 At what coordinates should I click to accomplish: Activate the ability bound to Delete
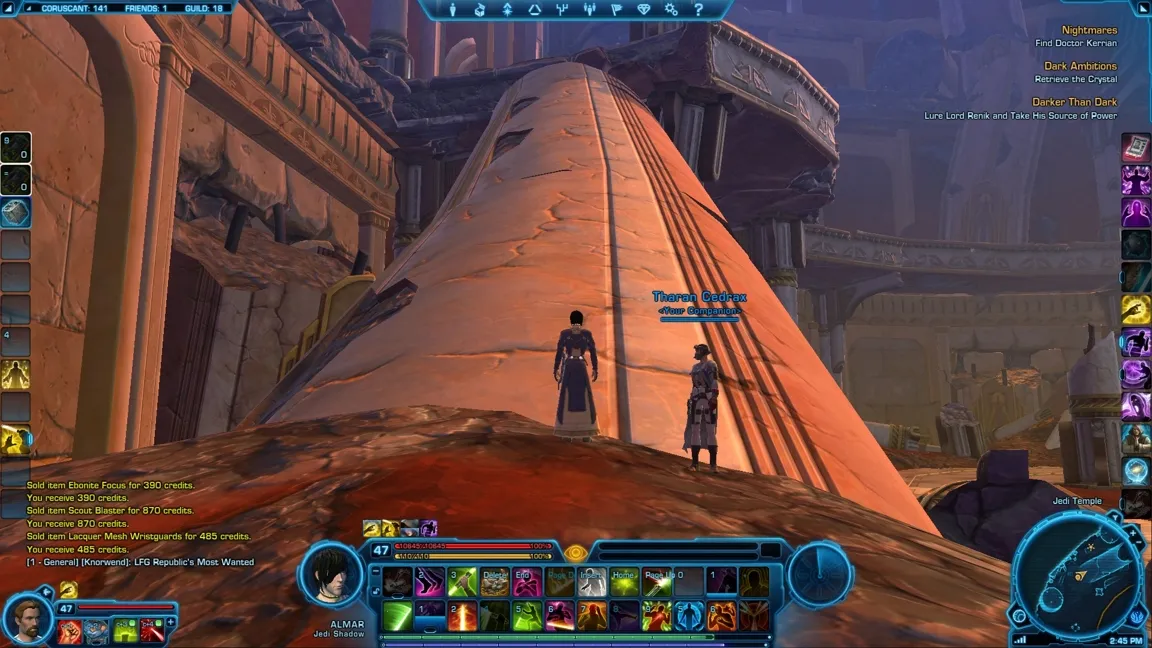coord(494,582)
